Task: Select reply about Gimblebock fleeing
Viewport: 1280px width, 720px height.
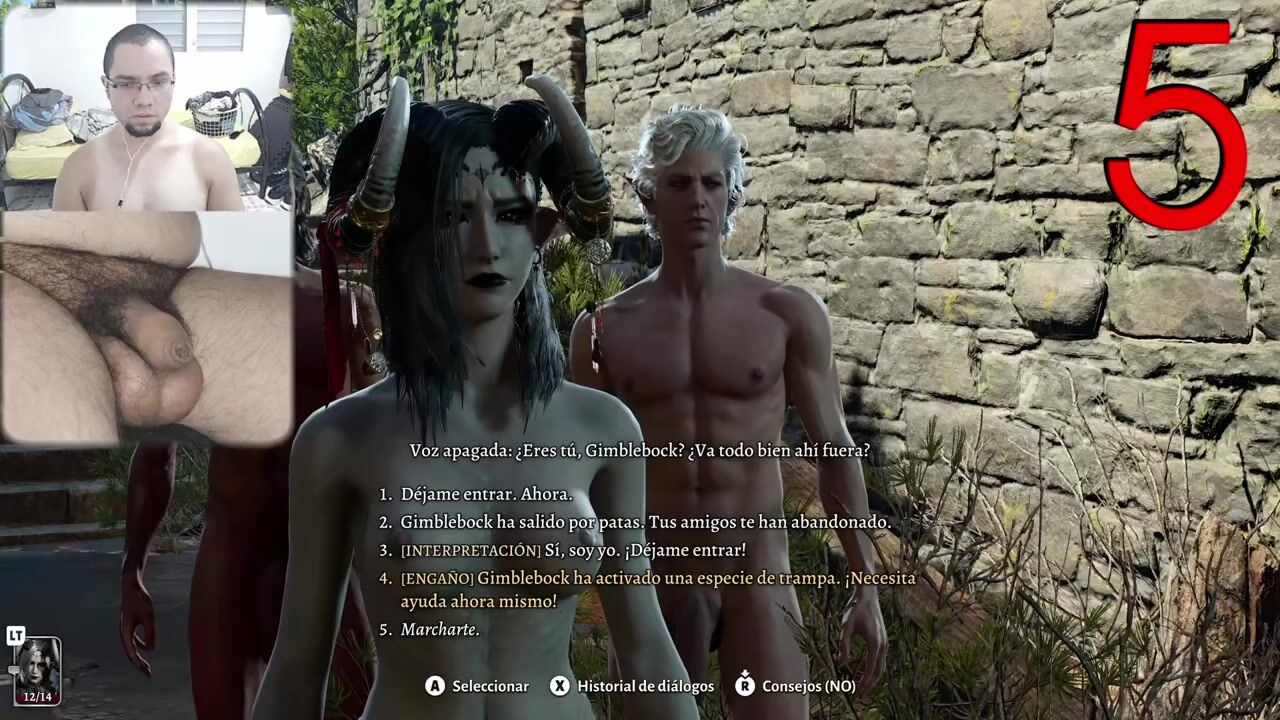Action: click(x=645, y=522)
